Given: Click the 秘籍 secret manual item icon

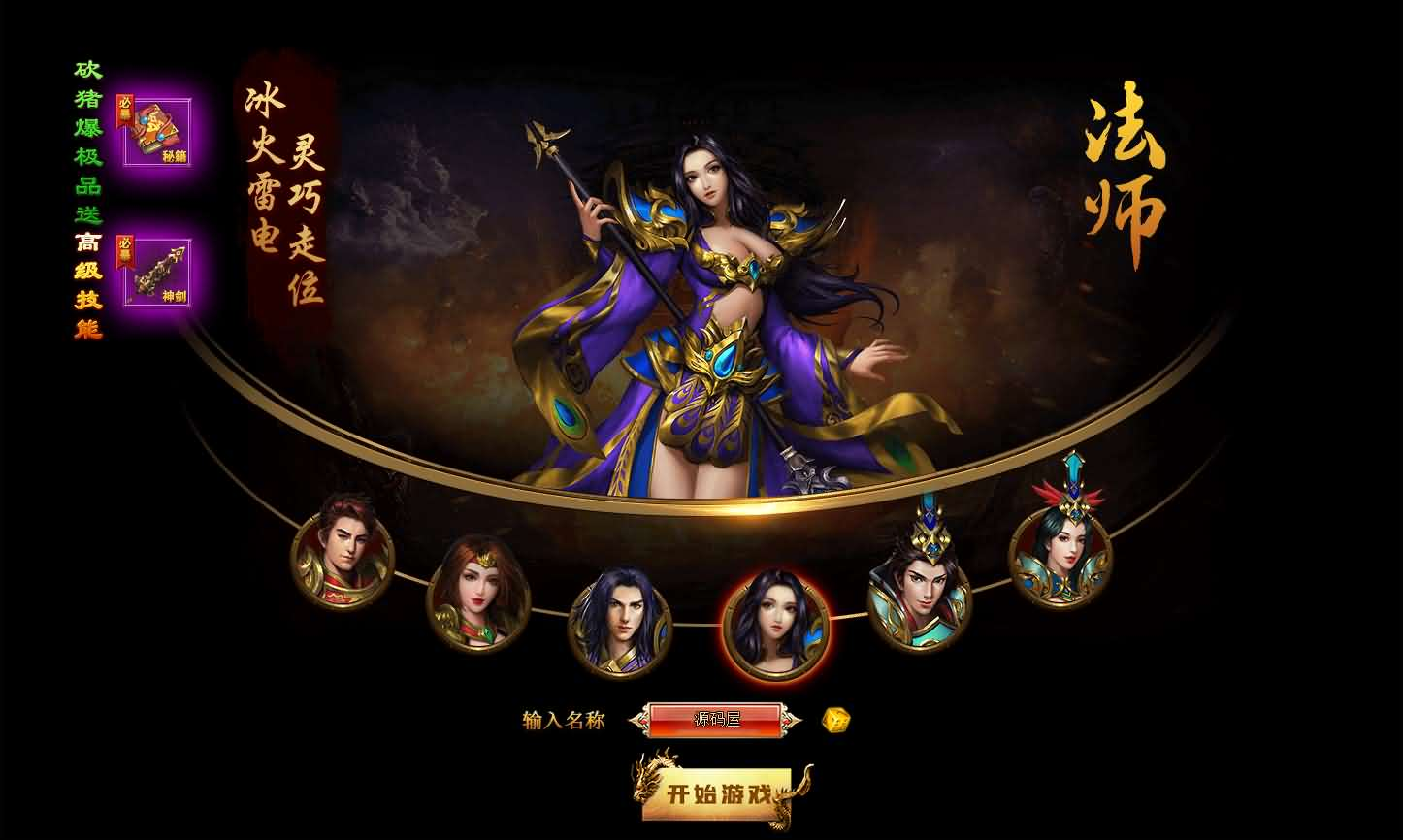Looking at the screenshot, I should (158, 131).
